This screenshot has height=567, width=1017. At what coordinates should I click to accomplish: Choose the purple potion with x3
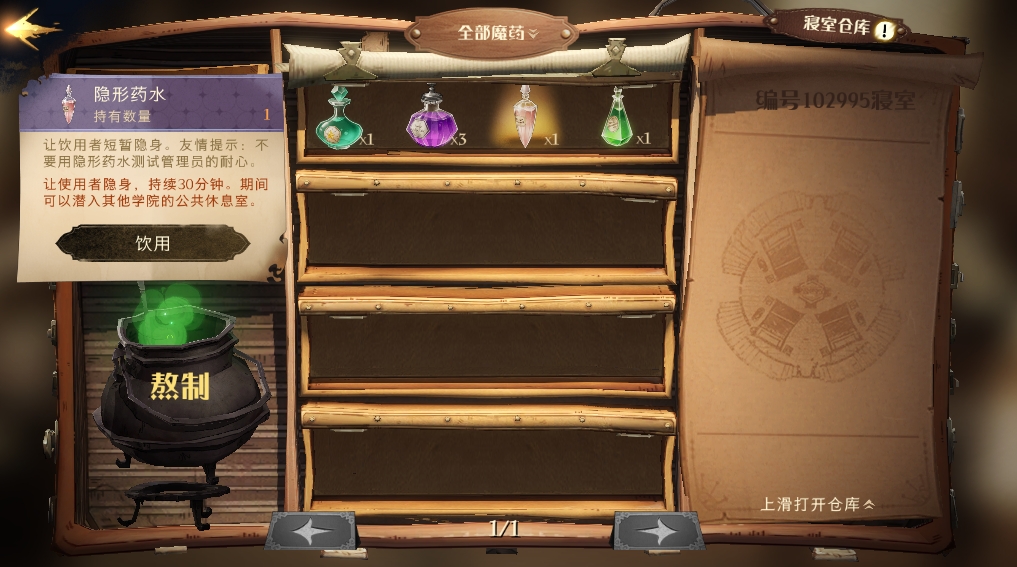pos(432,119)
